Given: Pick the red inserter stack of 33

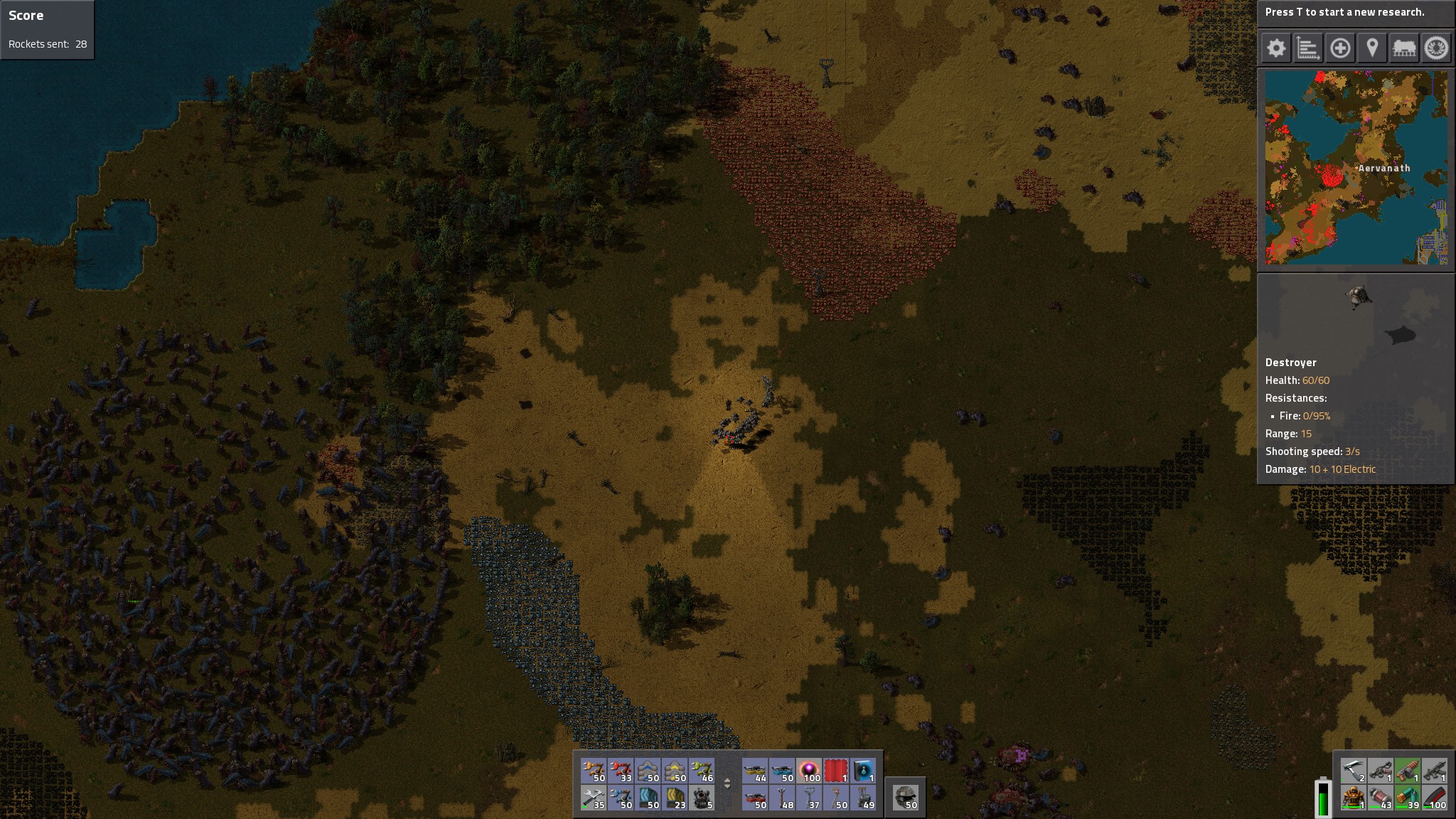Looking at the screenshot, I should tap(621, 771).
